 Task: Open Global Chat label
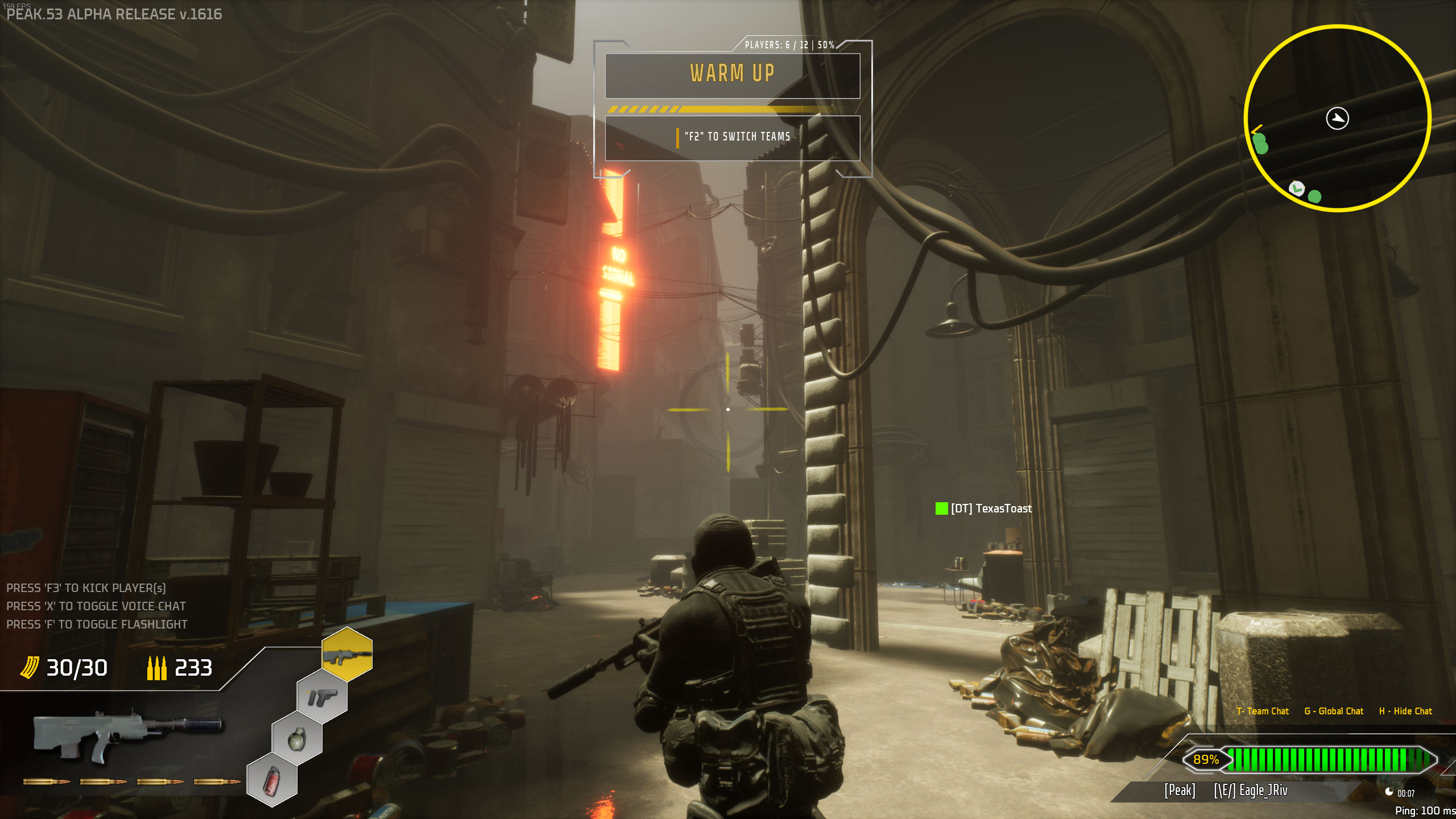pos(1334,711)
